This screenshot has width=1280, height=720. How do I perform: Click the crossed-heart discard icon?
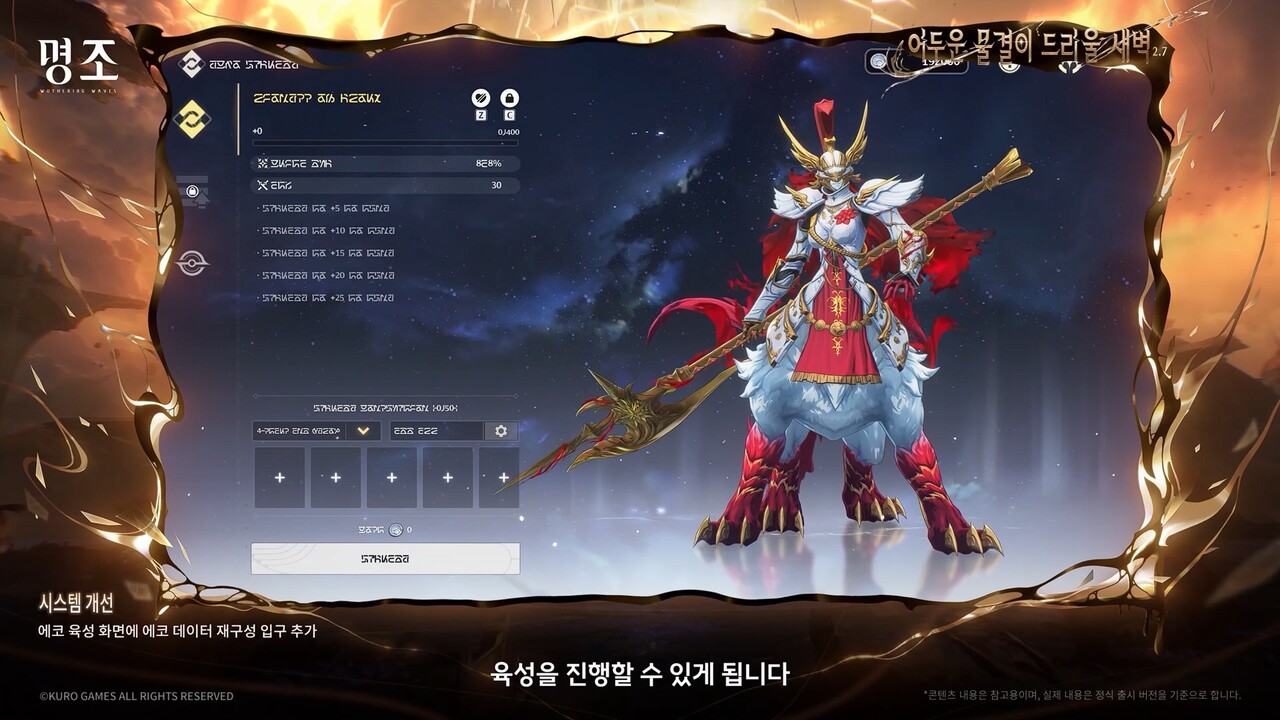[481, 98]
